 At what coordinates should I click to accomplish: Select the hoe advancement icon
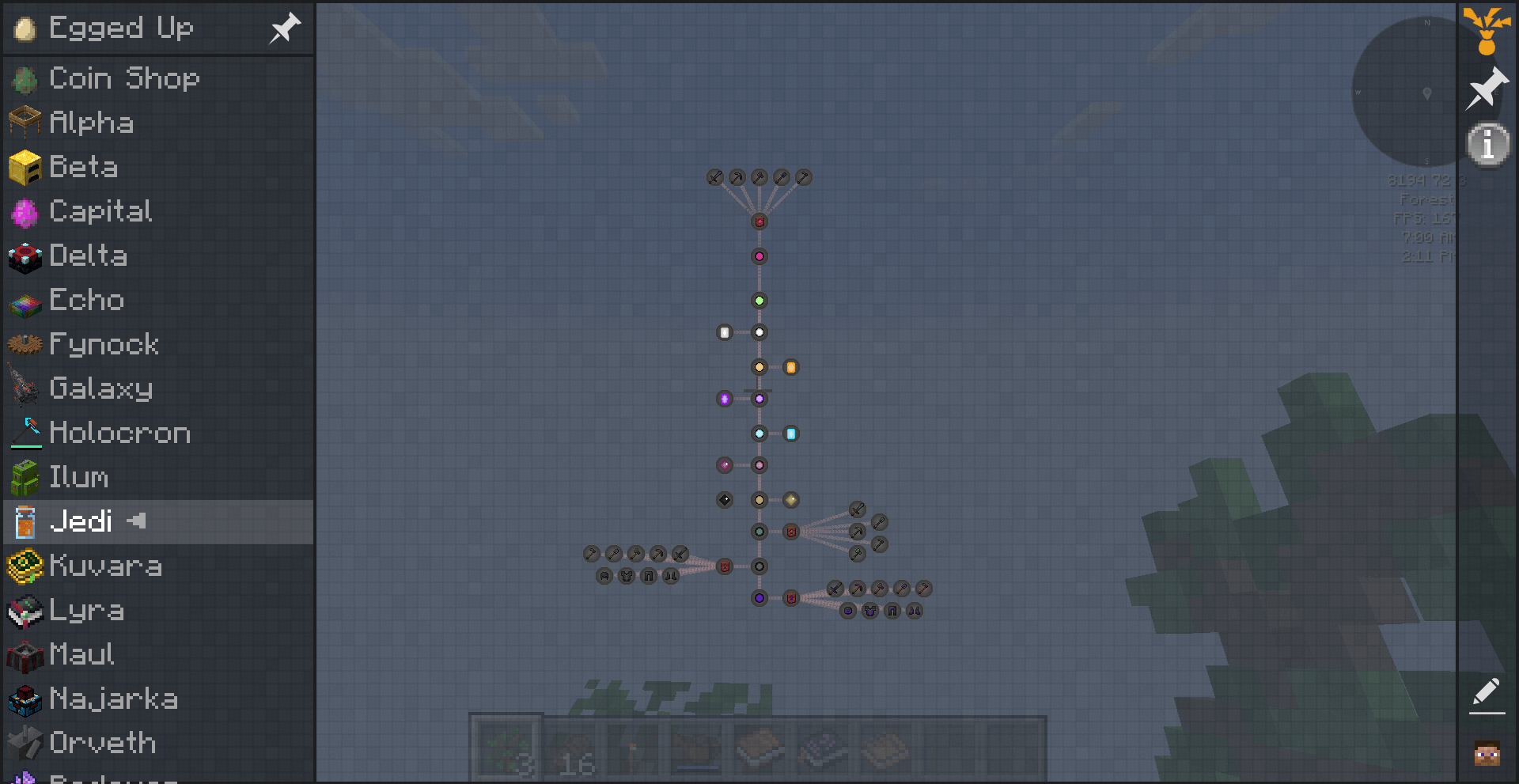click(802, 177)
